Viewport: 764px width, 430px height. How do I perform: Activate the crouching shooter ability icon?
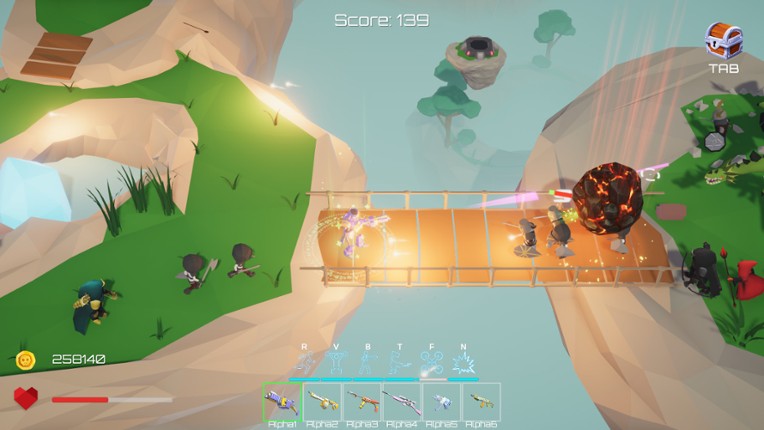point(399,363)
